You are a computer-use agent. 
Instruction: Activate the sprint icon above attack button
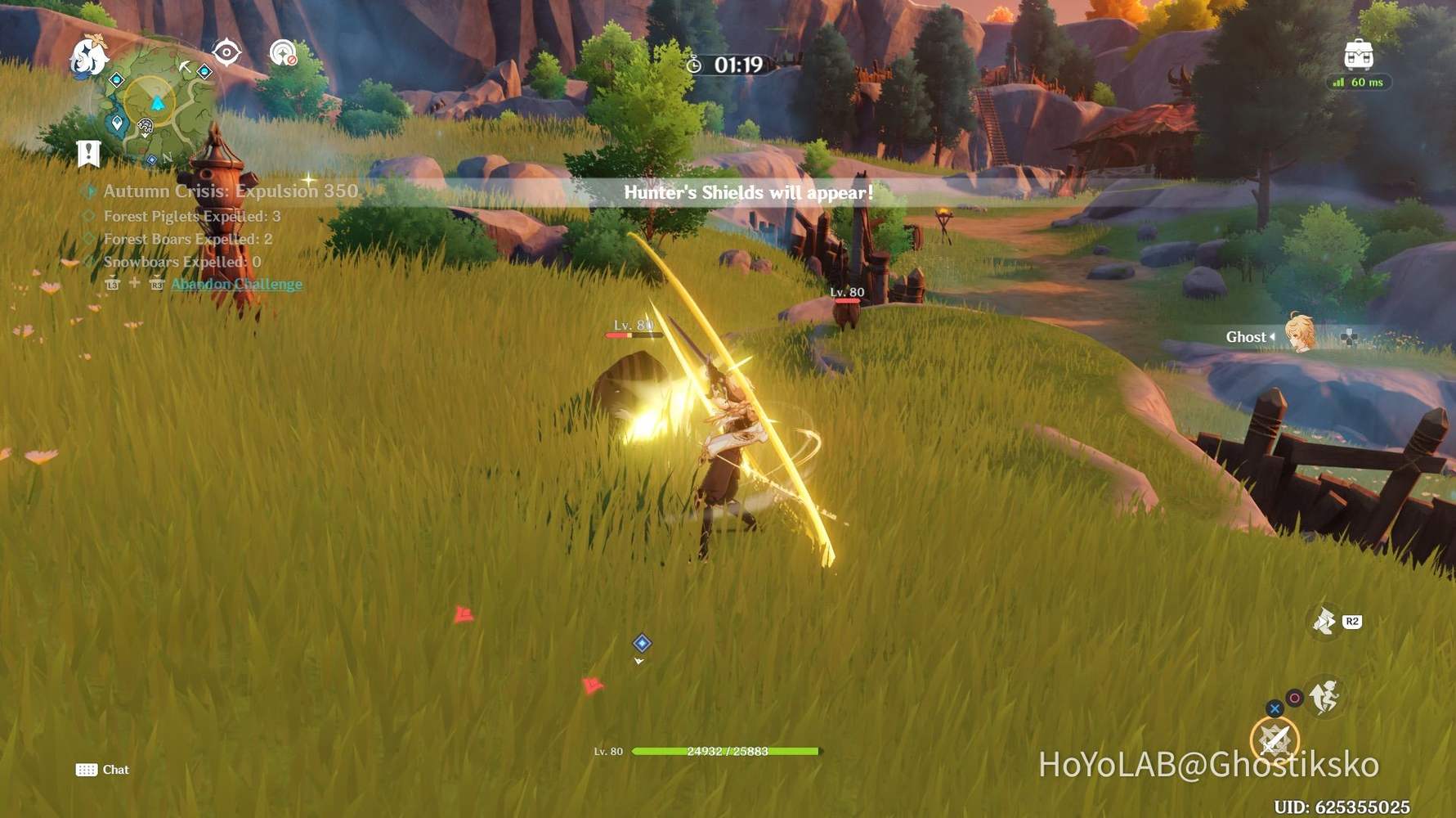[1324, 697]
